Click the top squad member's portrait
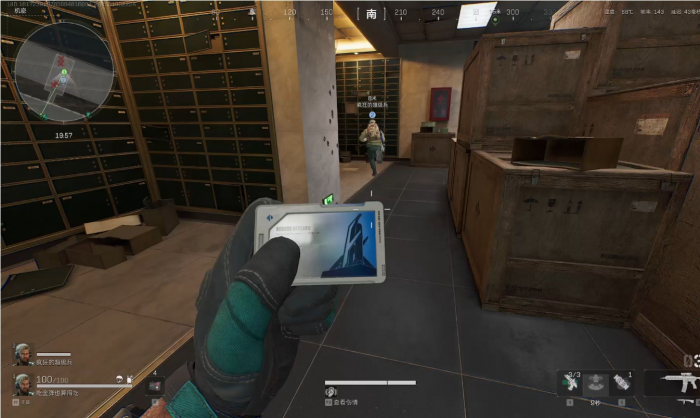The image size is (700, 418). click(21, 353)
